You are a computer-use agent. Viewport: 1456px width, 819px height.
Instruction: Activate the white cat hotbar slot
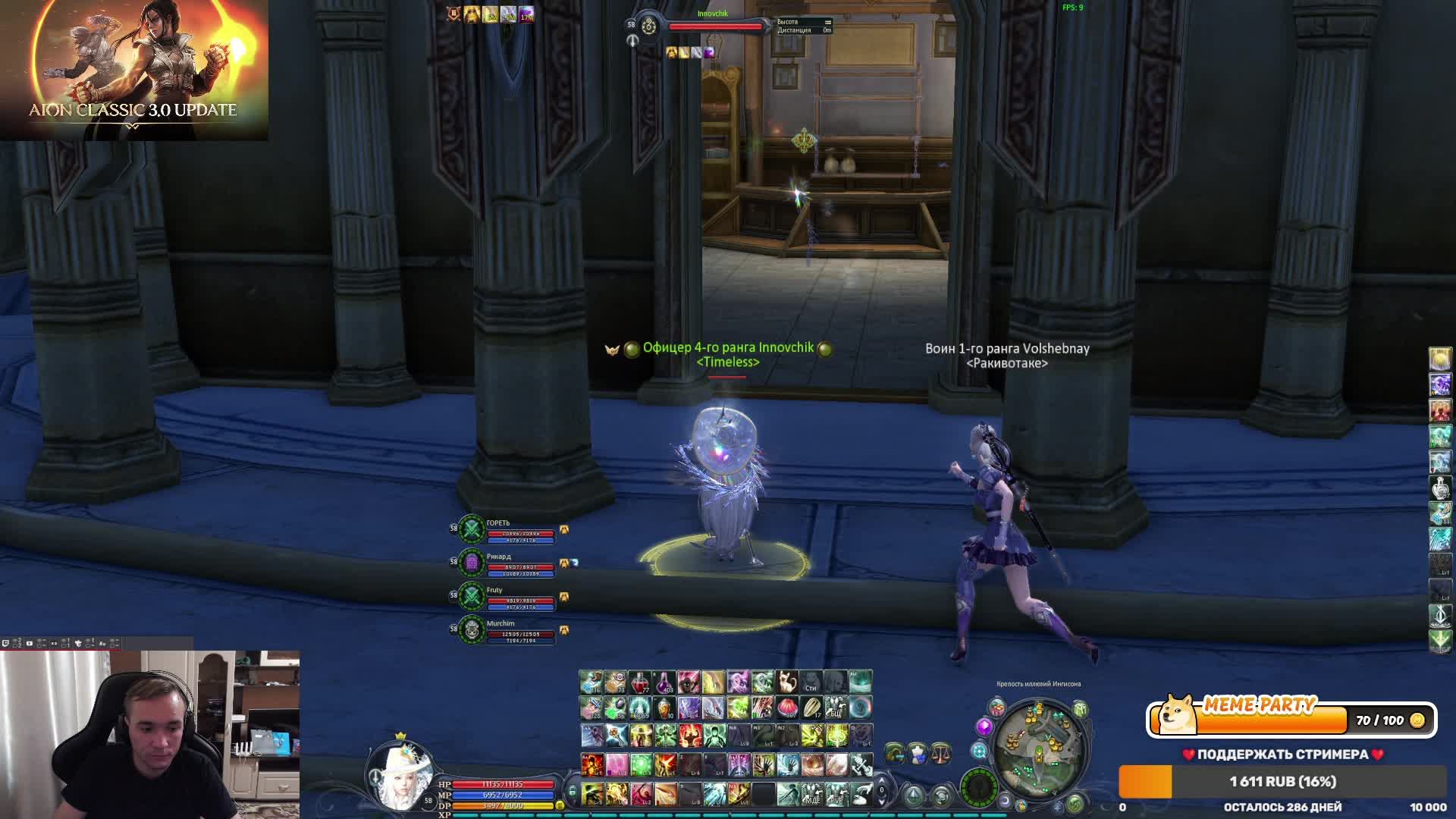point(786,682)
